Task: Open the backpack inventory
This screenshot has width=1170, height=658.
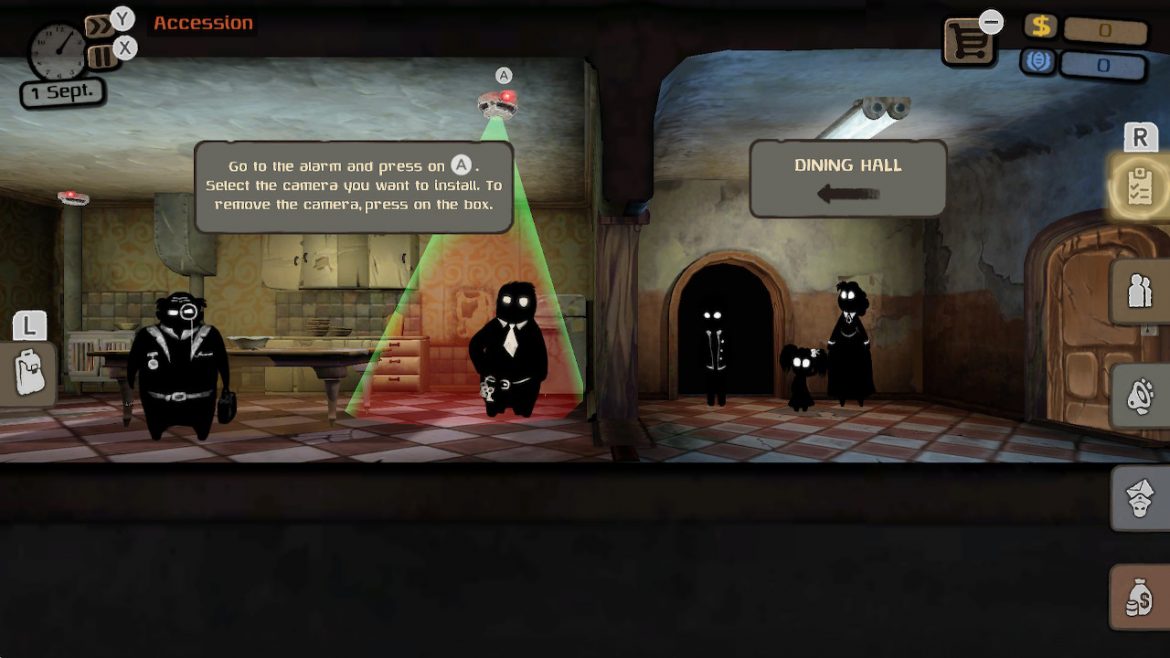Action: 27,372
